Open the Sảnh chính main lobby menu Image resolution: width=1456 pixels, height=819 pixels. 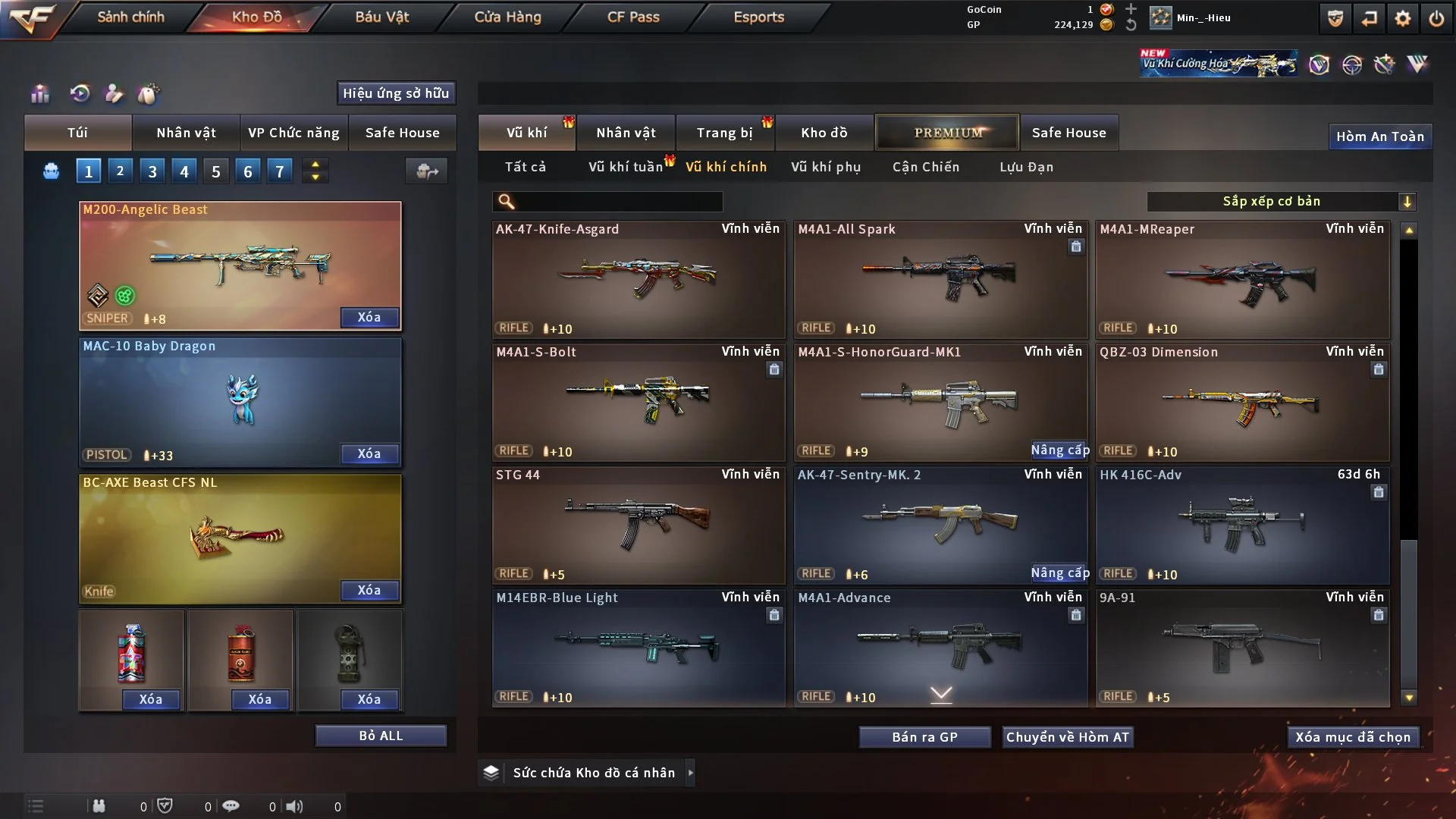tap(130, 17)
